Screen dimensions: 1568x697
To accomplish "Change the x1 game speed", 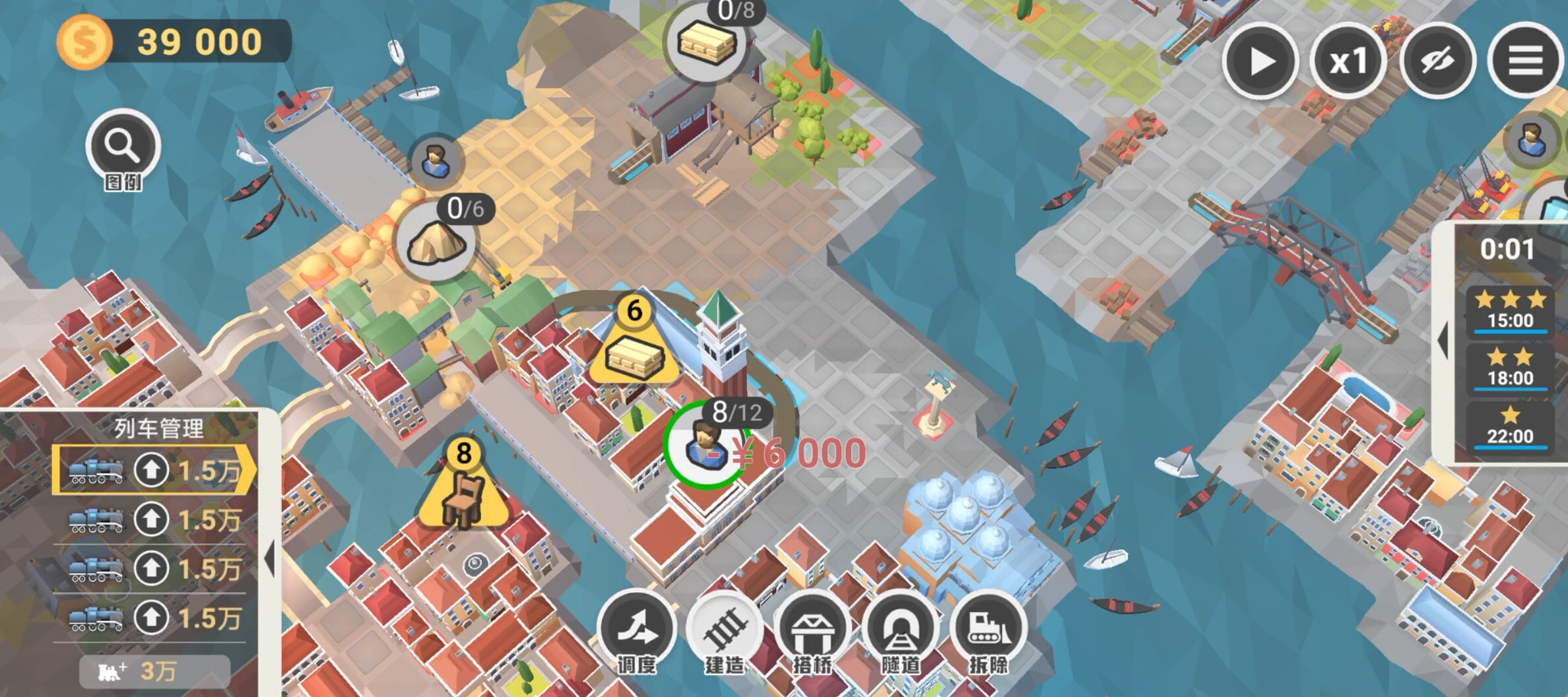I will pyautogui.click(x=1348, y=61).
